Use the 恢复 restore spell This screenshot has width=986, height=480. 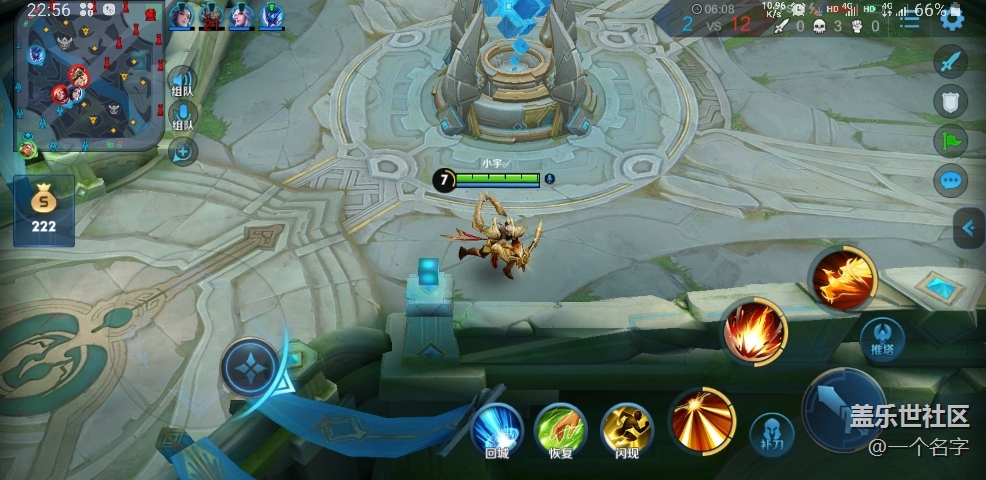tap(561, 427)
